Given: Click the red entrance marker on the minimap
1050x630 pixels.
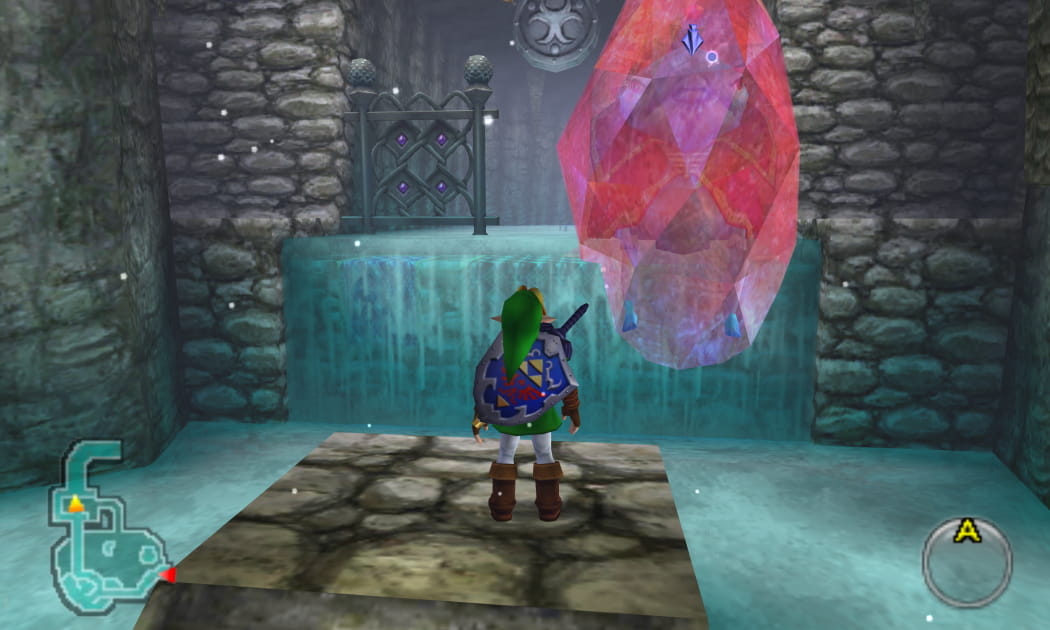Looking at the screenshot, I should [x=169, y=574].
